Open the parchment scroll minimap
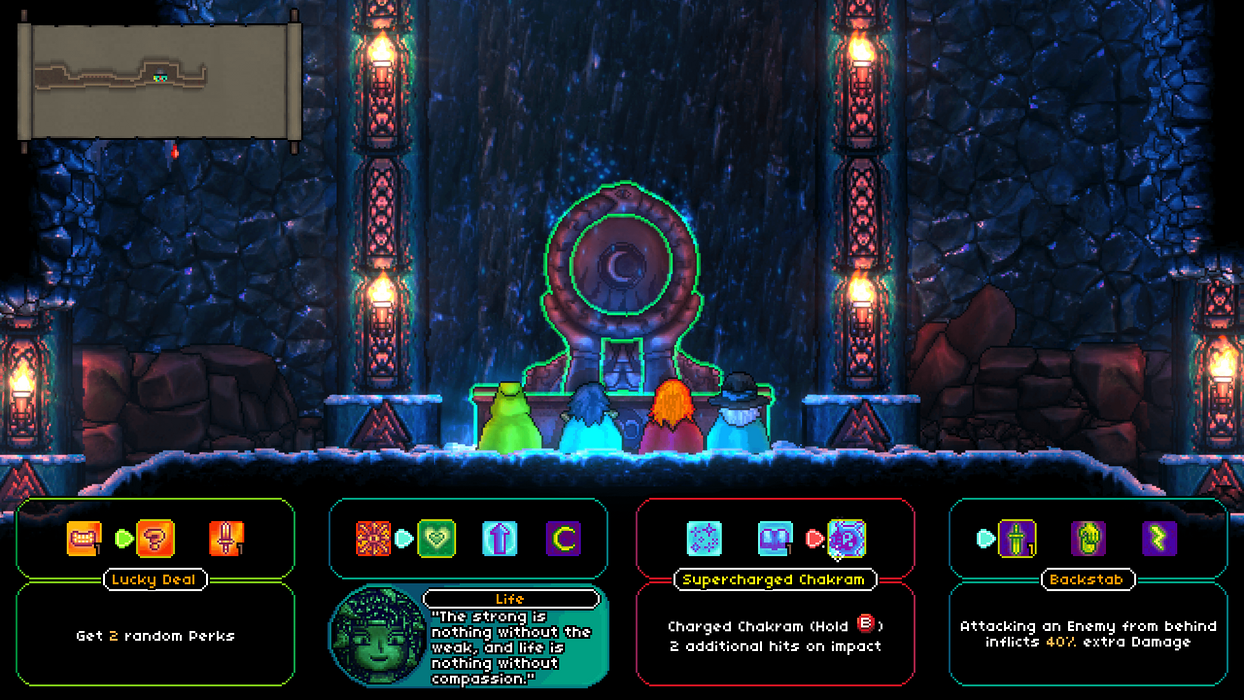1244x700 pixels. [x=160, y=81]
